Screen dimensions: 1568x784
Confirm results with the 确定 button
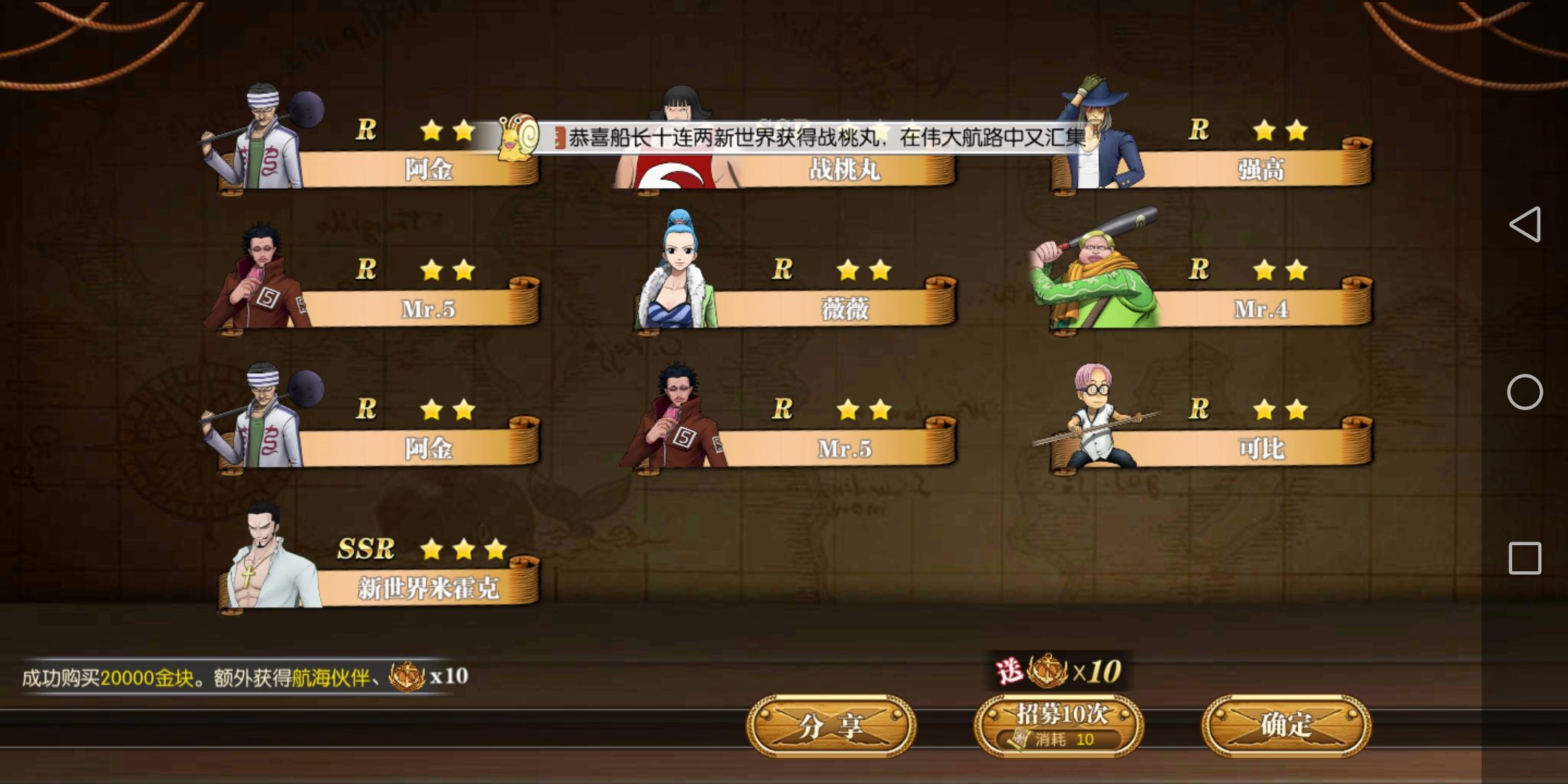click(1286, 726)
